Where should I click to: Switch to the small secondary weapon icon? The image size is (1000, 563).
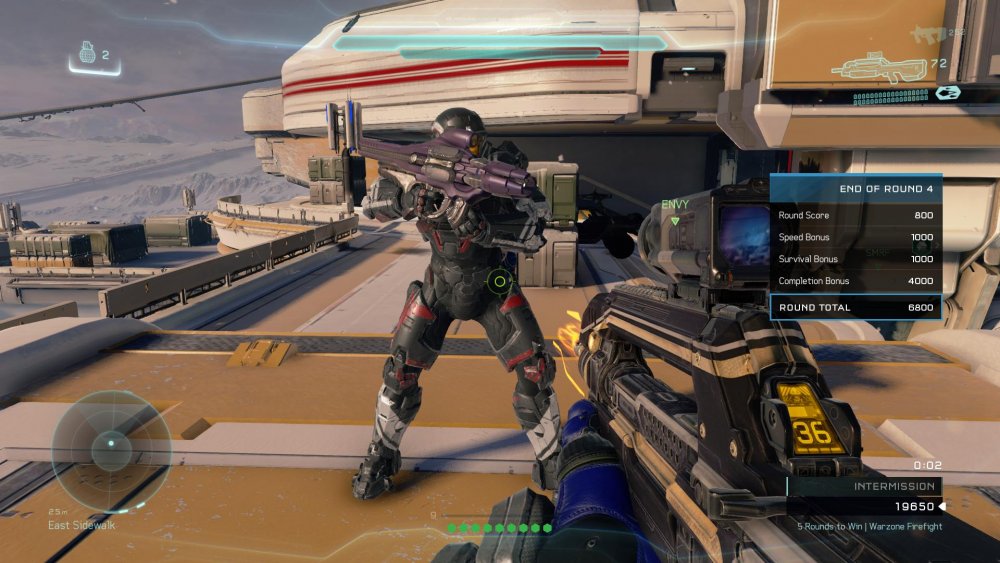pyautogui.click(x=923, y=35)
